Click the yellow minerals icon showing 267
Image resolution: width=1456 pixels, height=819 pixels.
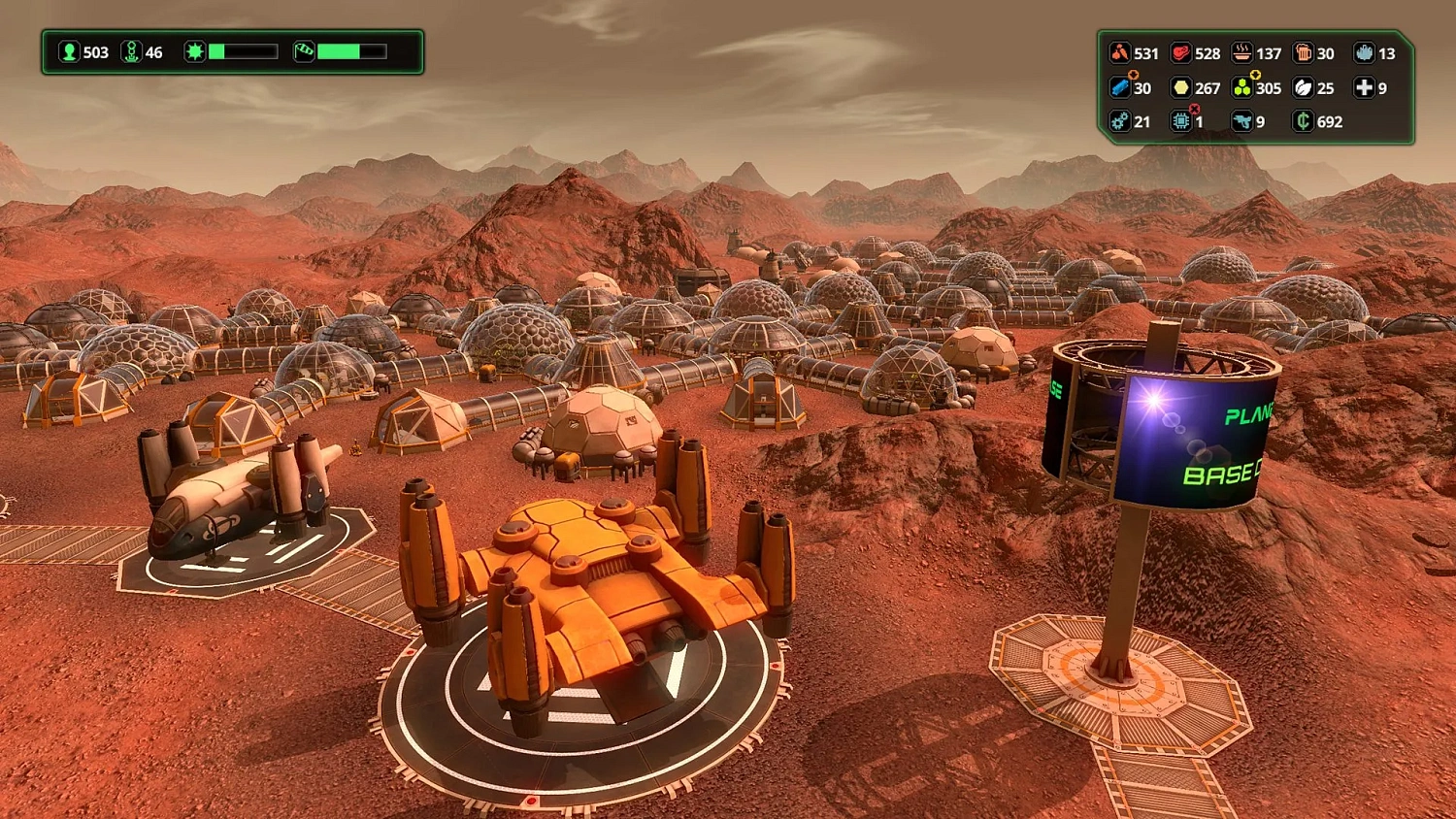(1180, 87)
